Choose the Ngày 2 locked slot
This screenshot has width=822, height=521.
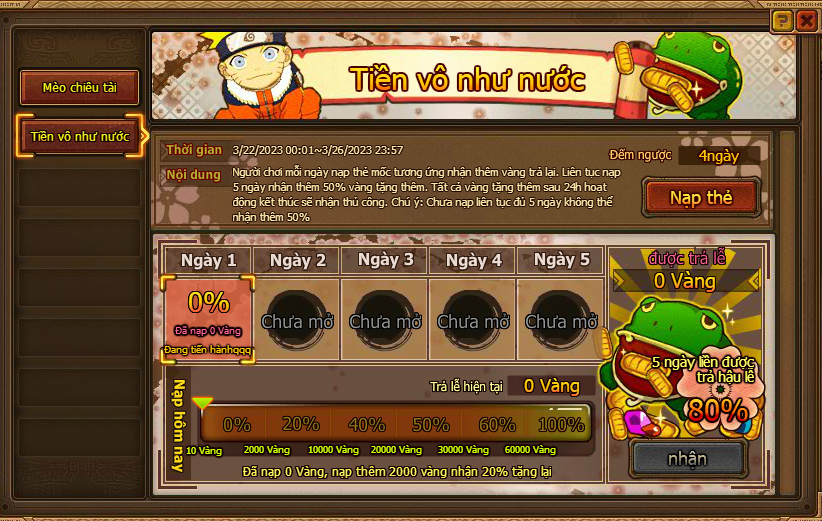point(297,318)
